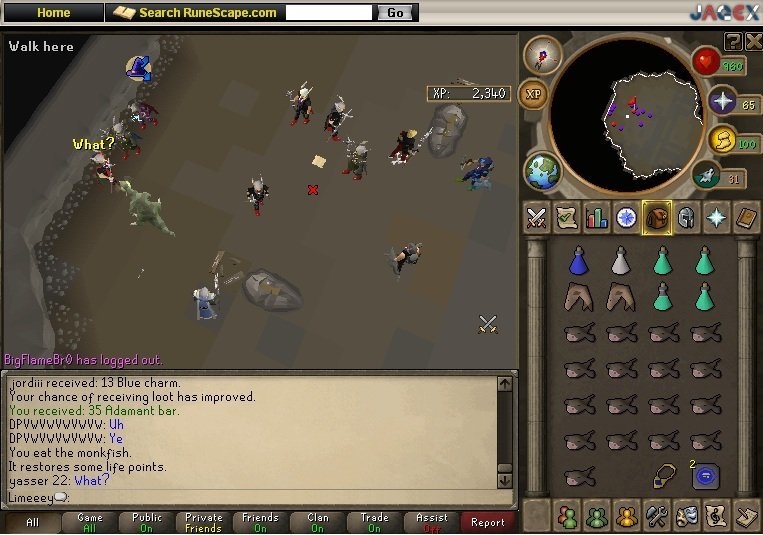763x535 pixels.
Task: Click the compass beside the minimap
Action: [x=542, y=53]
